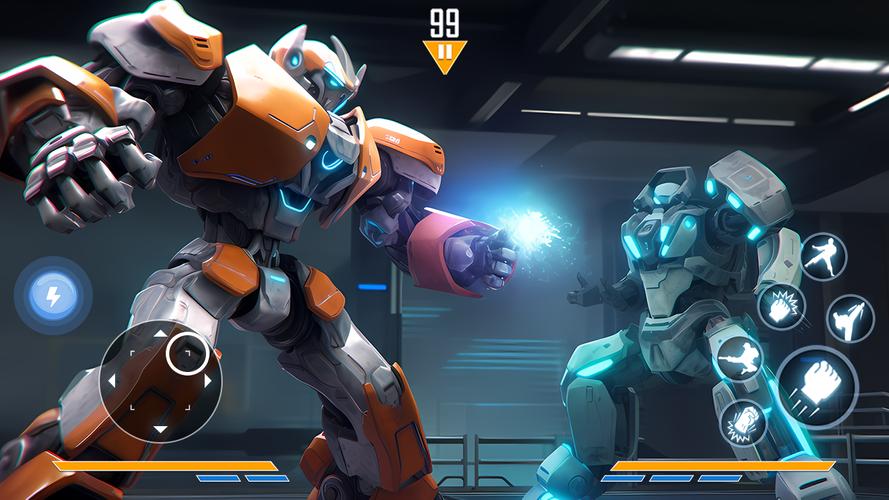889x500 pixels.
Task: Tap the up arrow on the movement pad
Action: 160,334
